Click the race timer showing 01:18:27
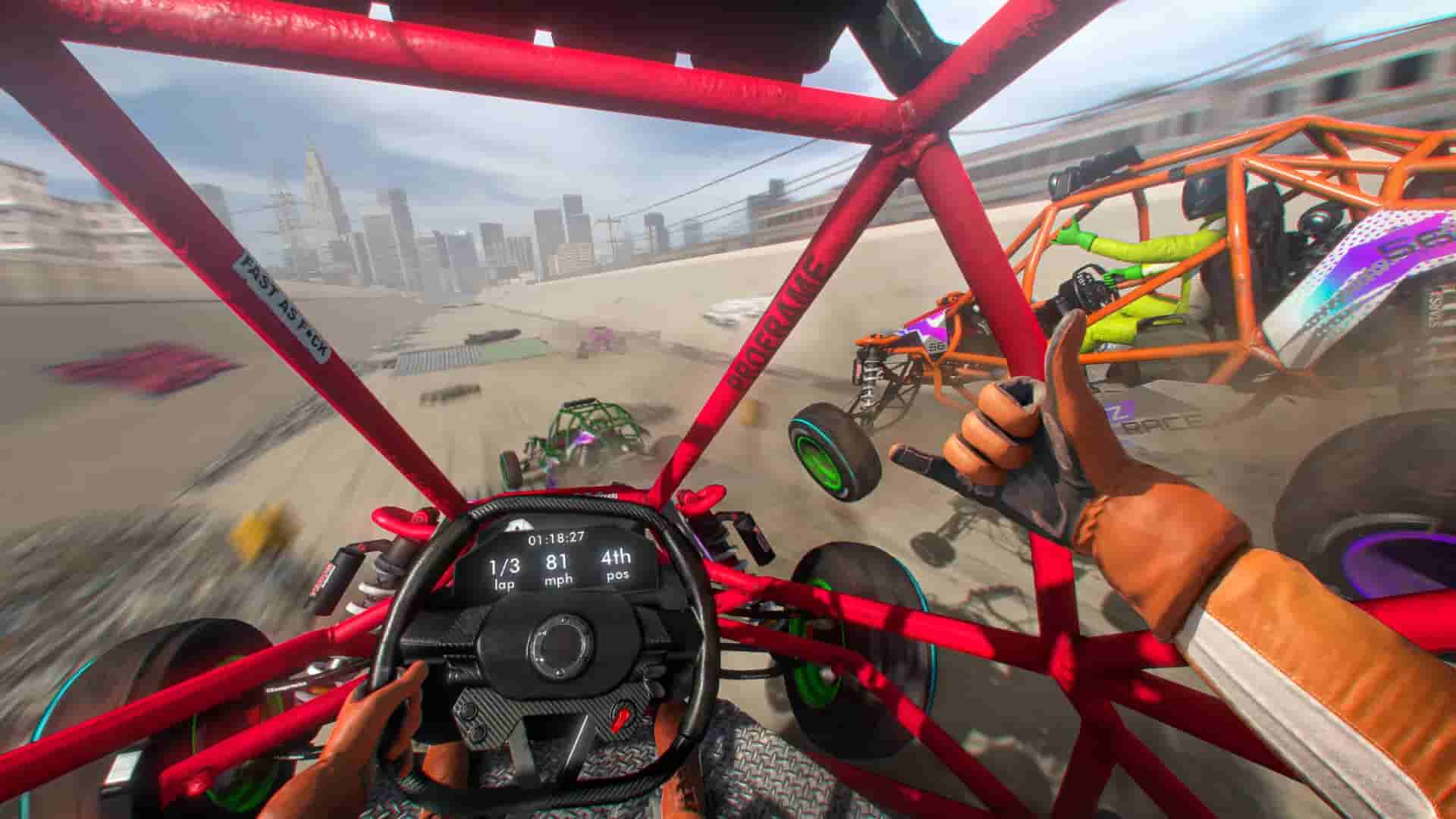 556,538
